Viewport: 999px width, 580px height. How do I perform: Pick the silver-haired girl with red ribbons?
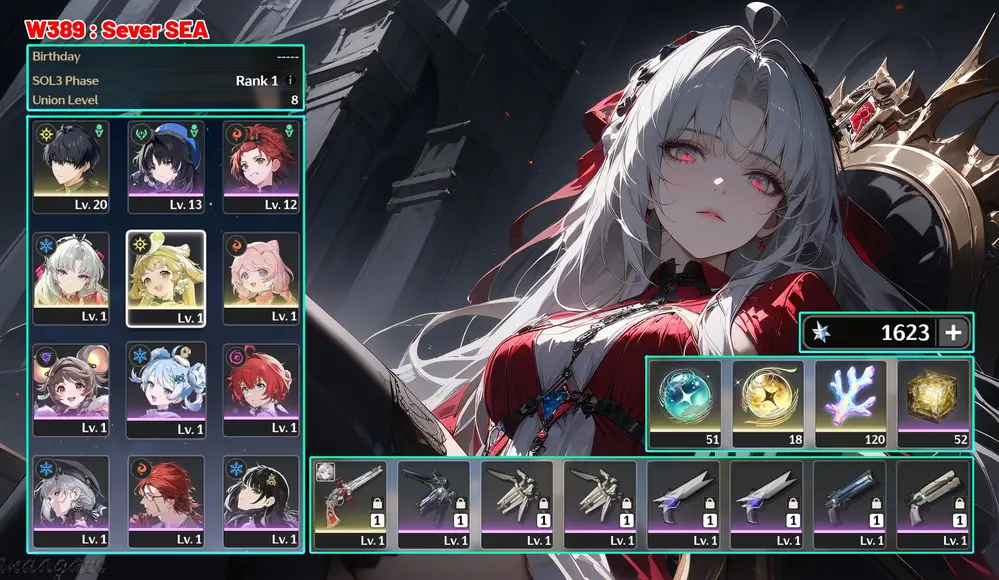pyautogui.click(x=71, y=277)
